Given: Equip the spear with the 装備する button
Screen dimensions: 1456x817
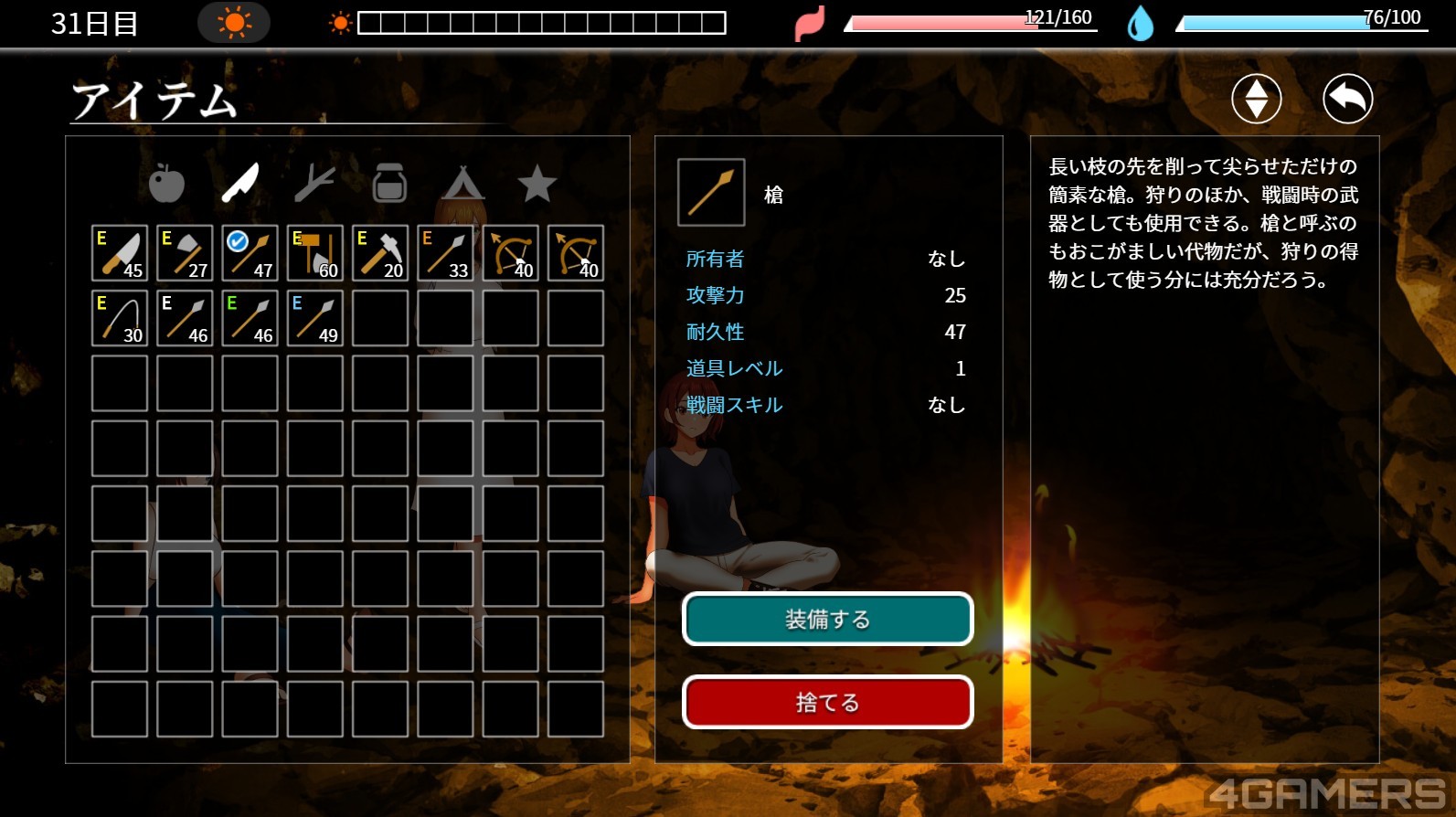Looking at the screenshot, I should point(827,620).
